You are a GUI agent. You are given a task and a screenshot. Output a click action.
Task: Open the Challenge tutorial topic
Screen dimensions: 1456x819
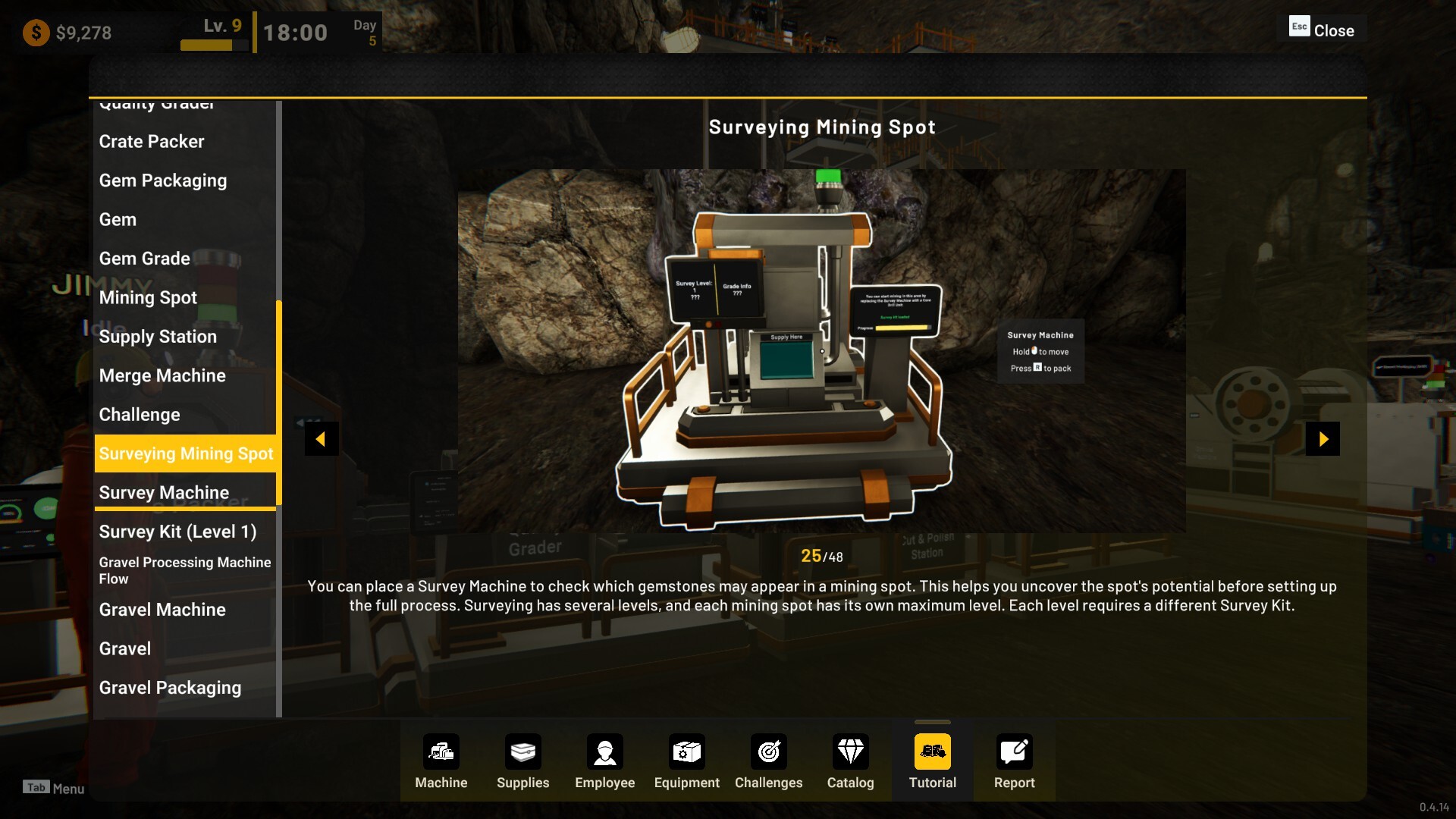pos(140,415)
